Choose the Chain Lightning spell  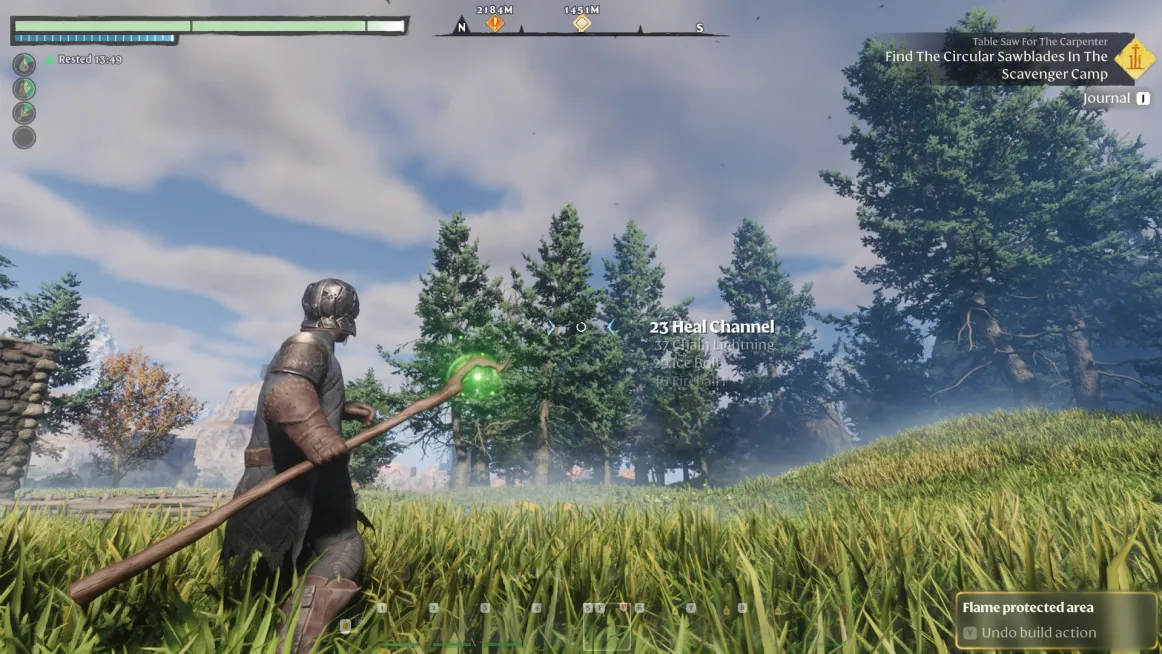714,345
